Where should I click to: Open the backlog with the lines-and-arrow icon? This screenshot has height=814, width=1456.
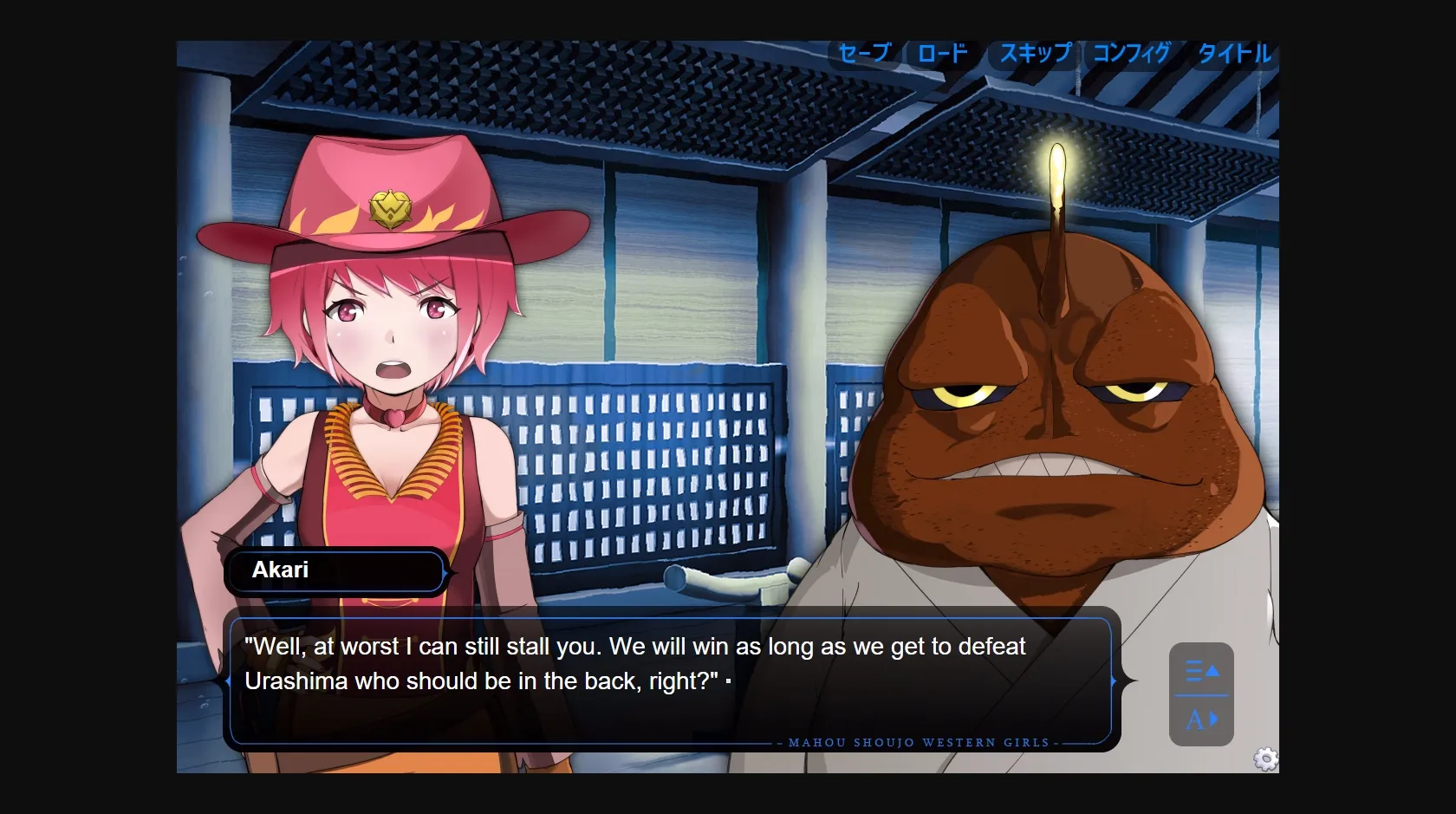point(1201,670)
